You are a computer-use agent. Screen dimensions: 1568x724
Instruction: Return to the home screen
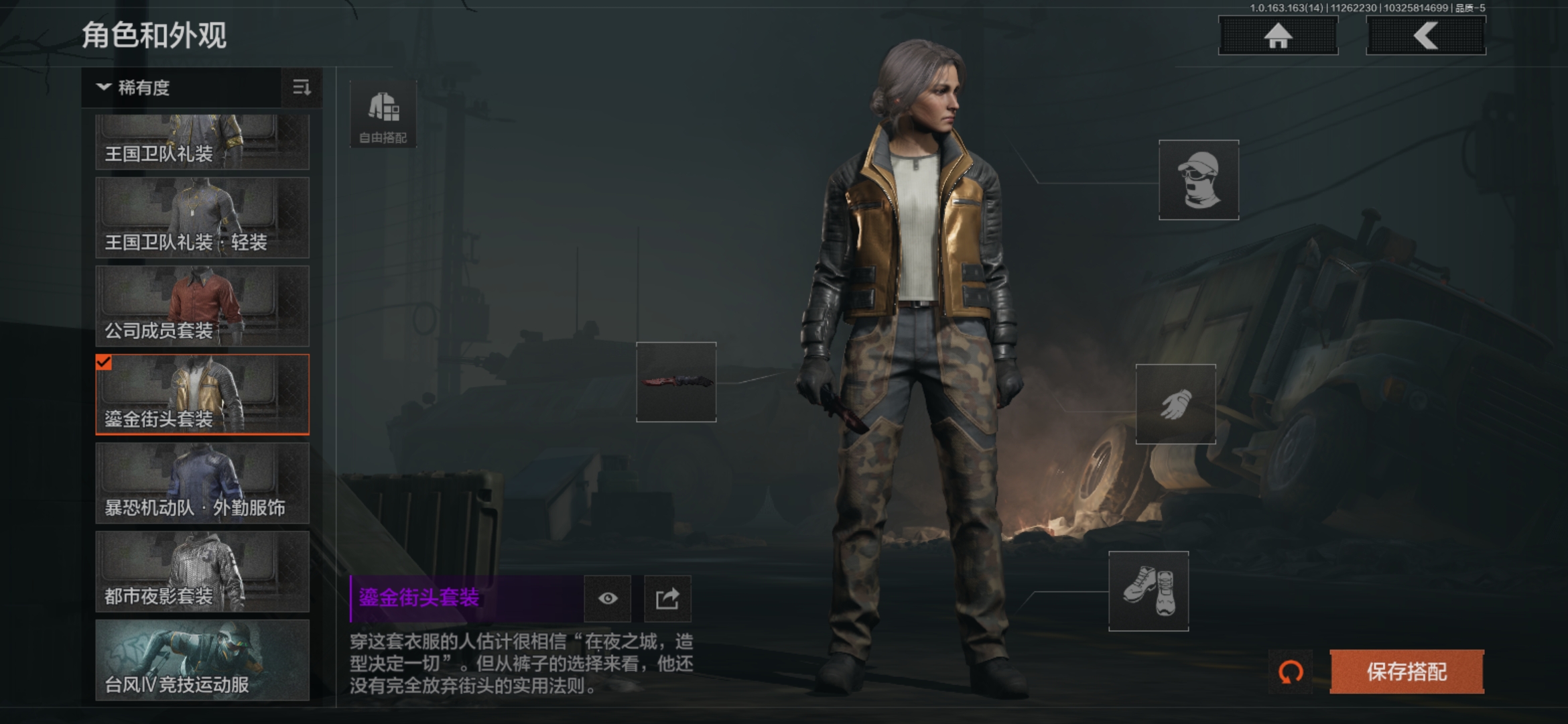[1278, 36]
